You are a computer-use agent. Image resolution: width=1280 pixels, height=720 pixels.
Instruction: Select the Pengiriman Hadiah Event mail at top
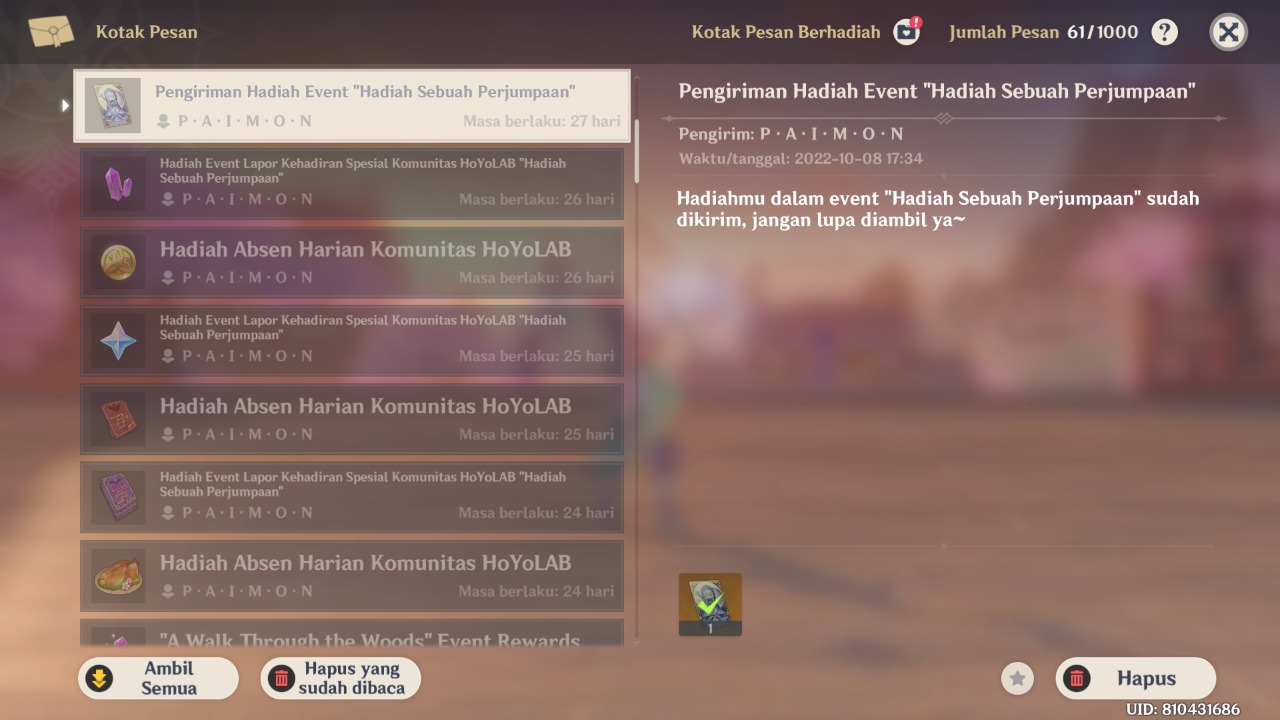[x=352, y=104]
